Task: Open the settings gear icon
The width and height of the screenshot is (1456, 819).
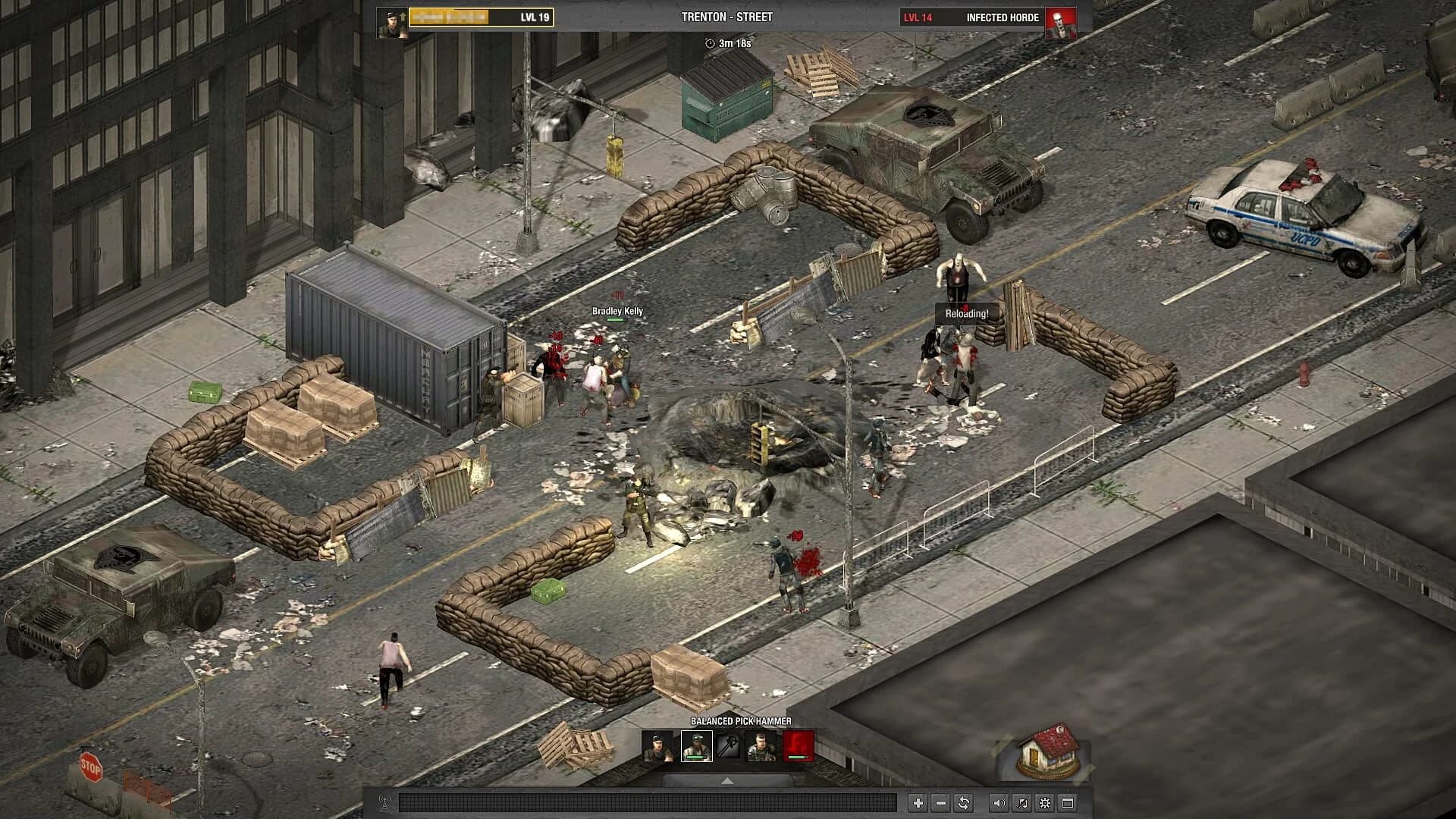Action: 1045,803
